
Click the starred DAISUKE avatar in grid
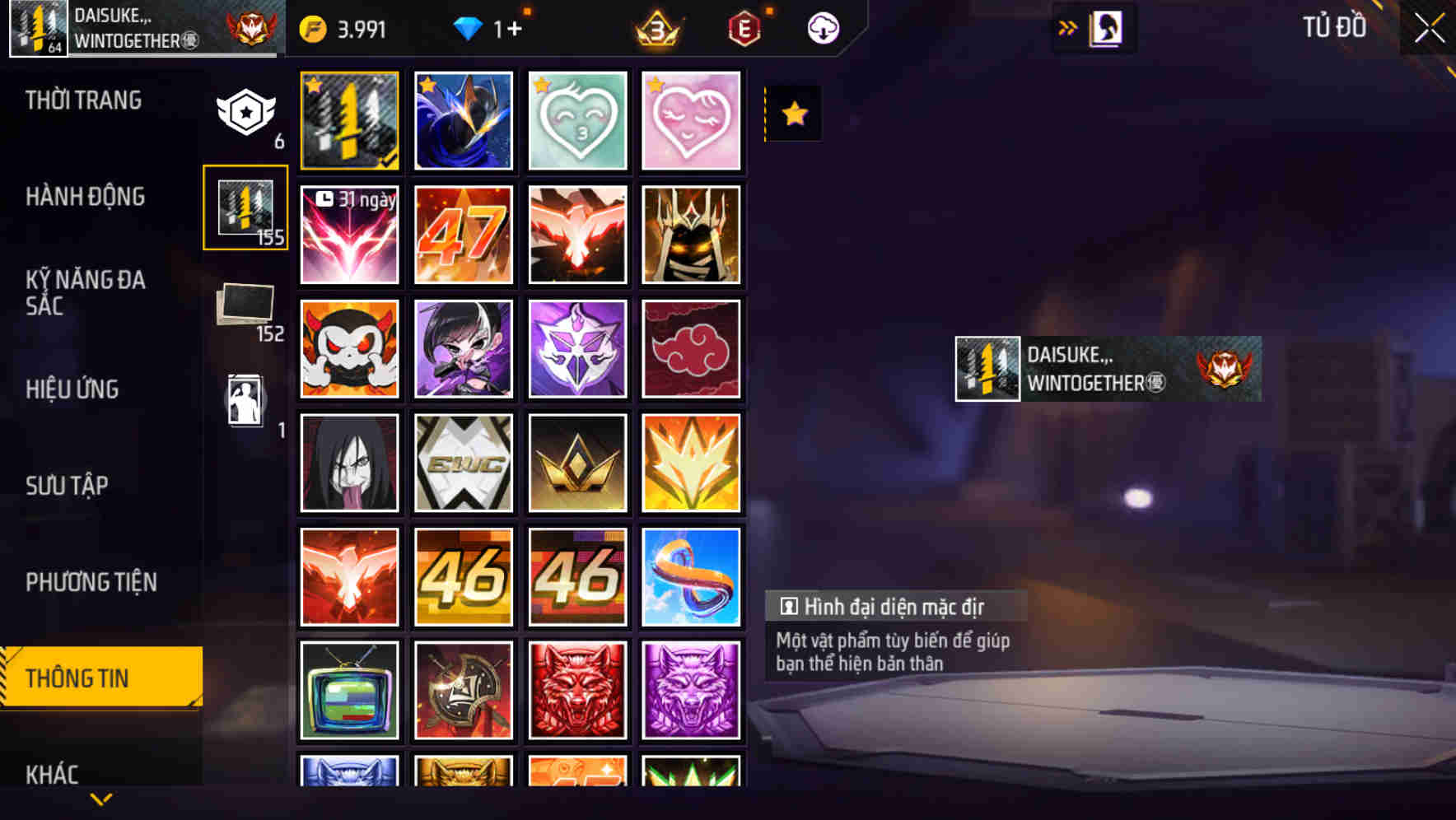[x=348, y=120]
